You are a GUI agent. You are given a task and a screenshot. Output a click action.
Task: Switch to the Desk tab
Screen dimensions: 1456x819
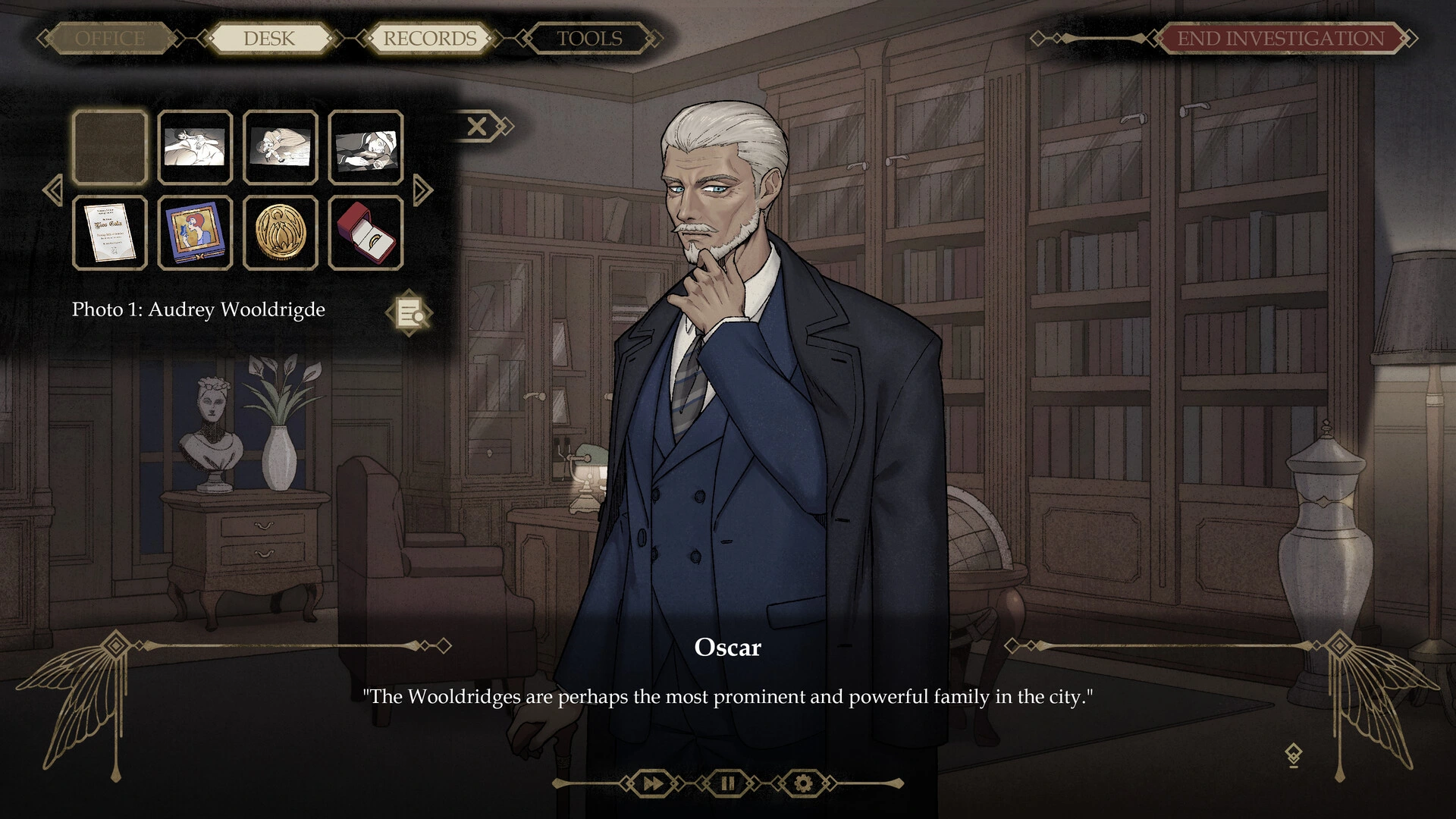click(269, 39)
